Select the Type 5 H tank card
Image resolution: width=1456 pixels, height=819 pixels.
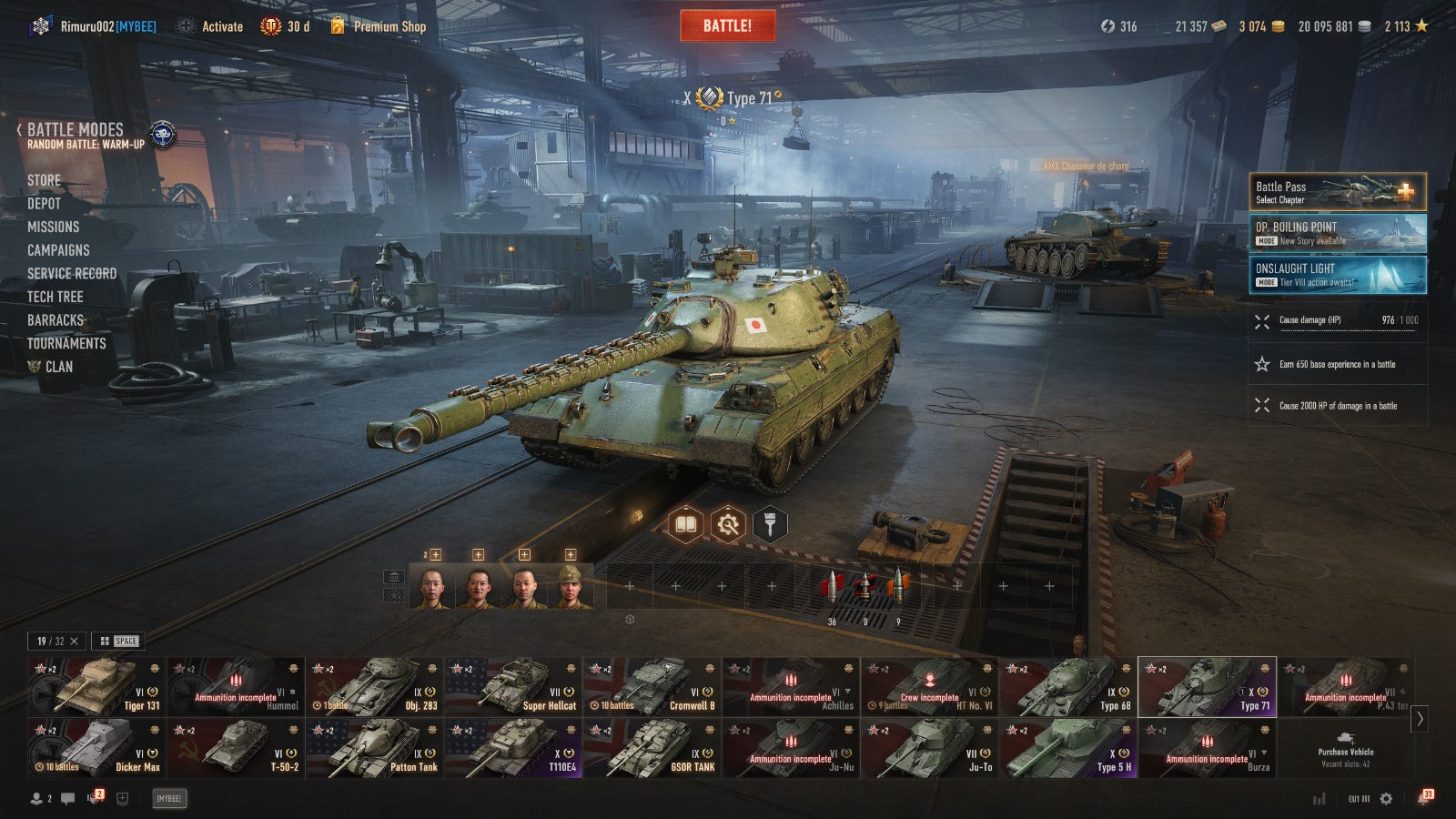[x=1068, y=748]
